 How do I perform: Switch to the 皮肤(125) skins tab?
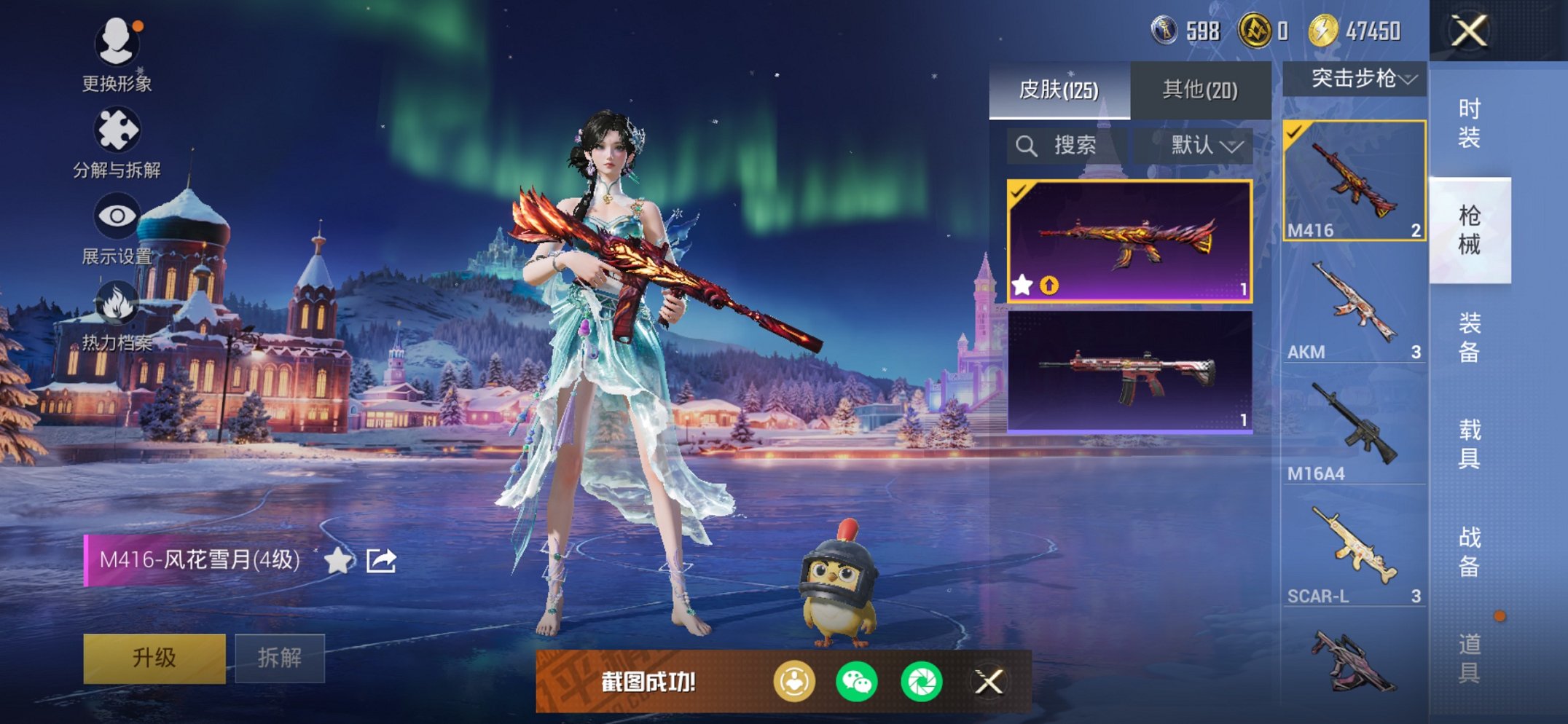point(1059,90)
